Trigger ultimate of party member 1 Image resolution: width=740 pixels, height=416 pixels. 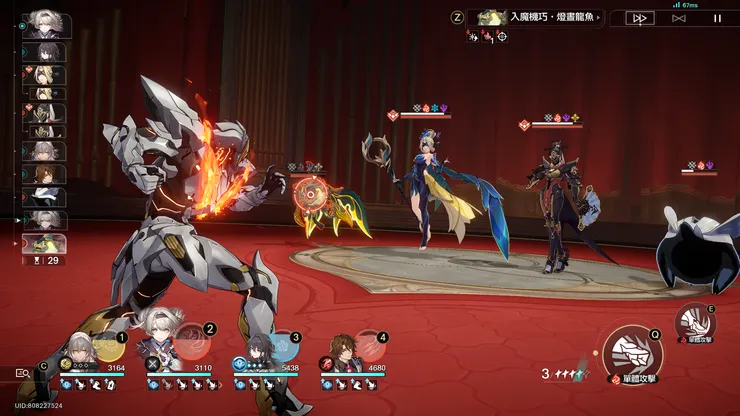click(x=109, y=347)
